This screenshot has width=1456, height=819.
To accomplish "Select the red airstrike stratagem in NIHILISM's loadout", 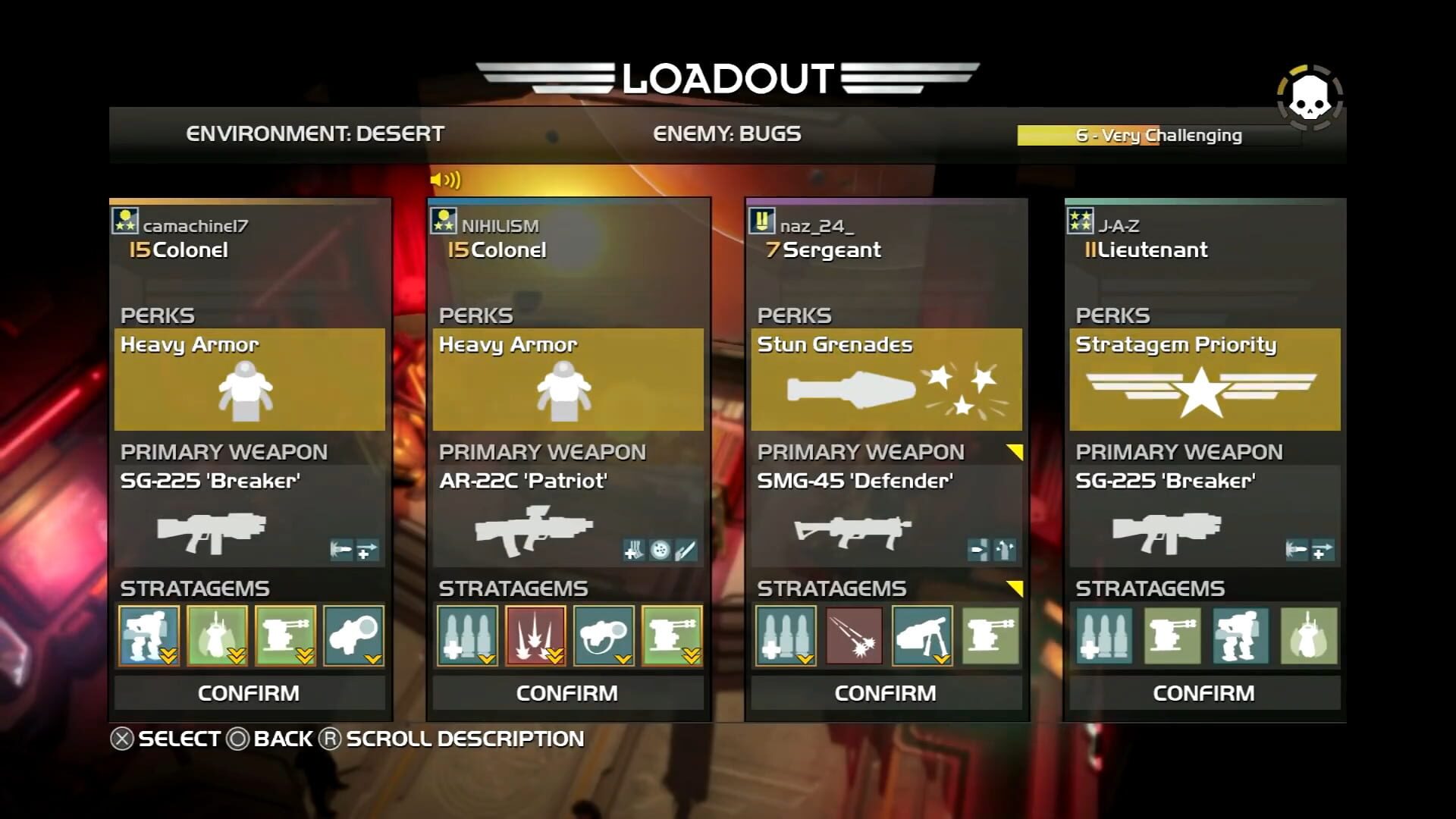I will tap(535, 637).
